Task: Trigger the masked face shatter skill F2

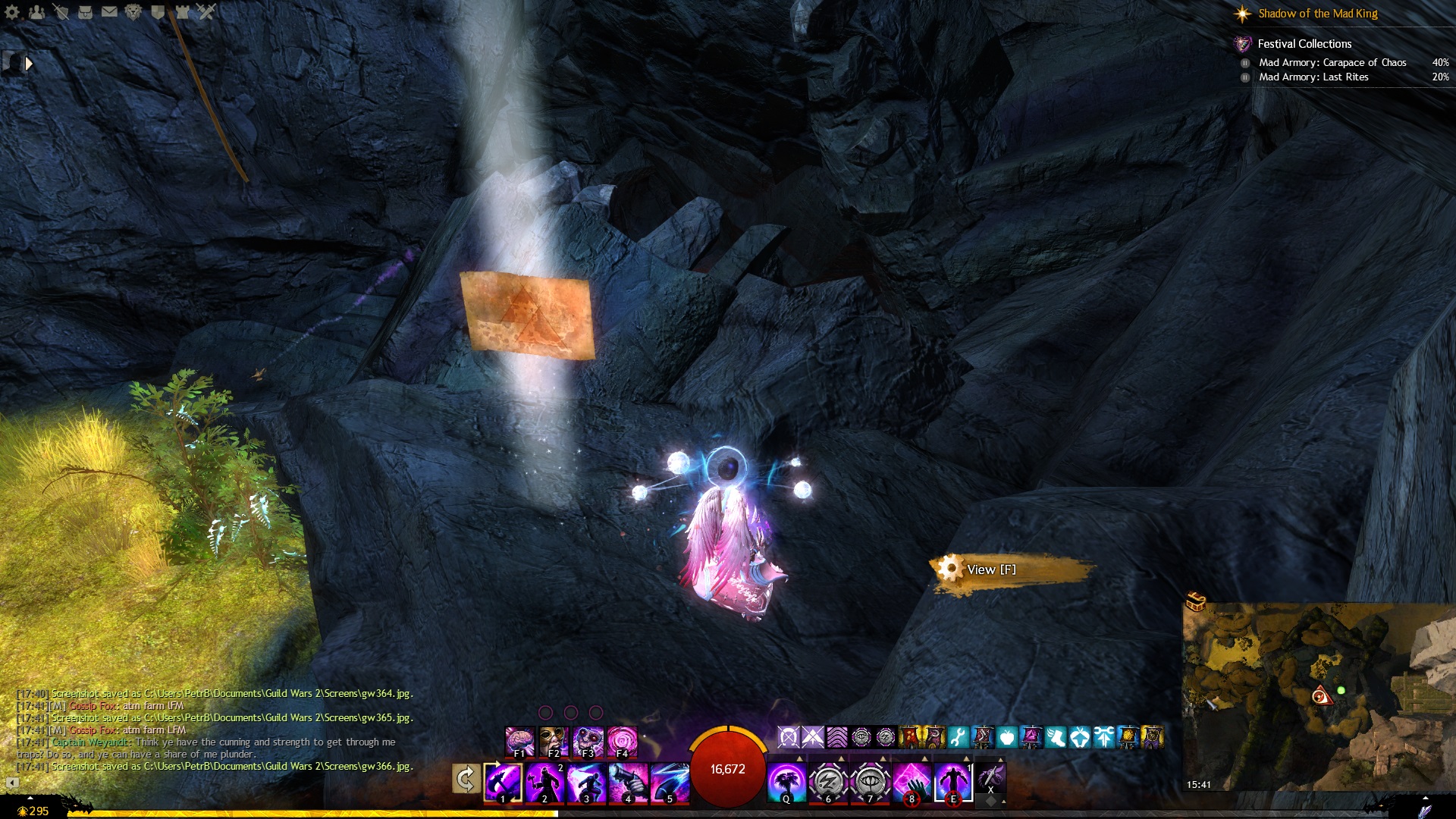Action: click(x=554, y=742)
